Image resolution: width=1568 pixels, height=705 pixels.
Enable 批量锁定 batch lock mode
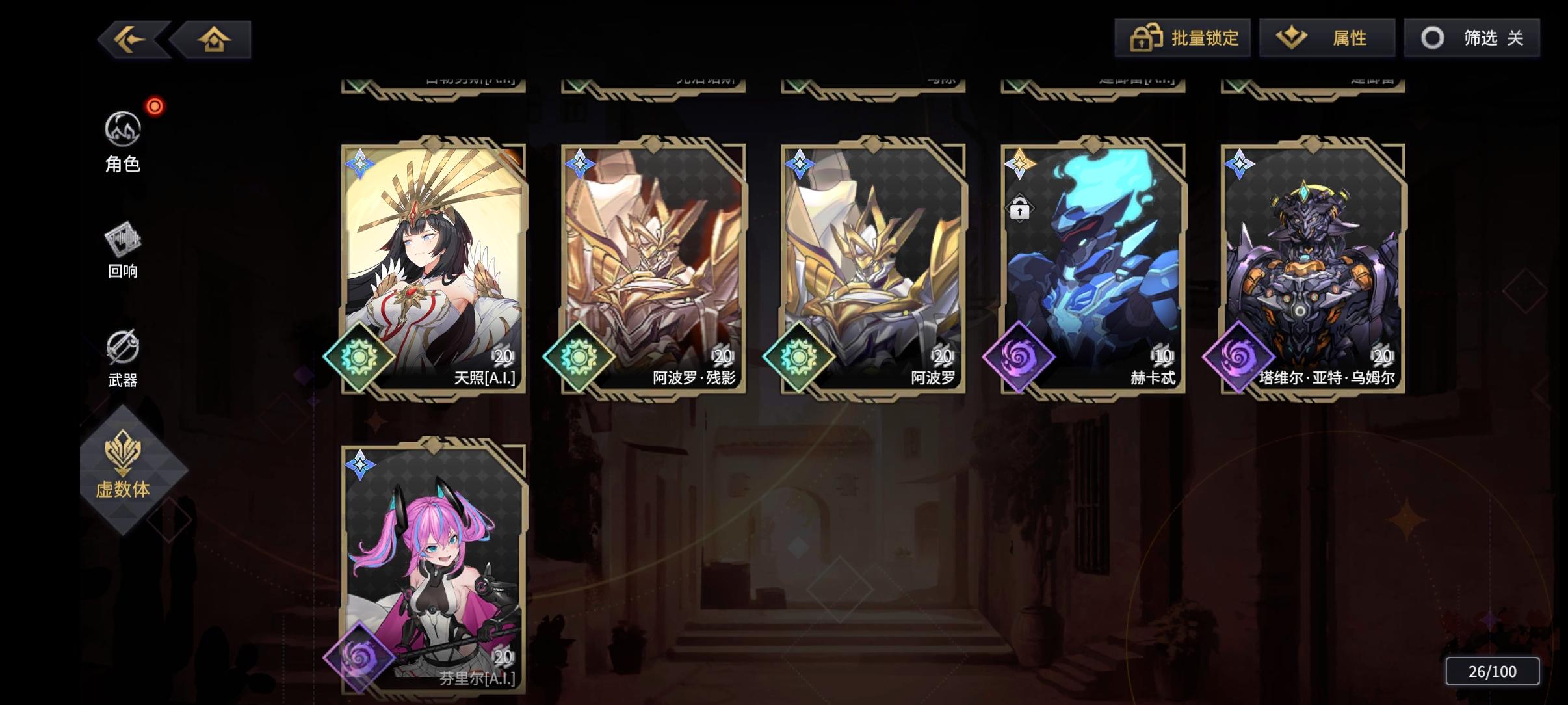click(x=1184, y=38)
